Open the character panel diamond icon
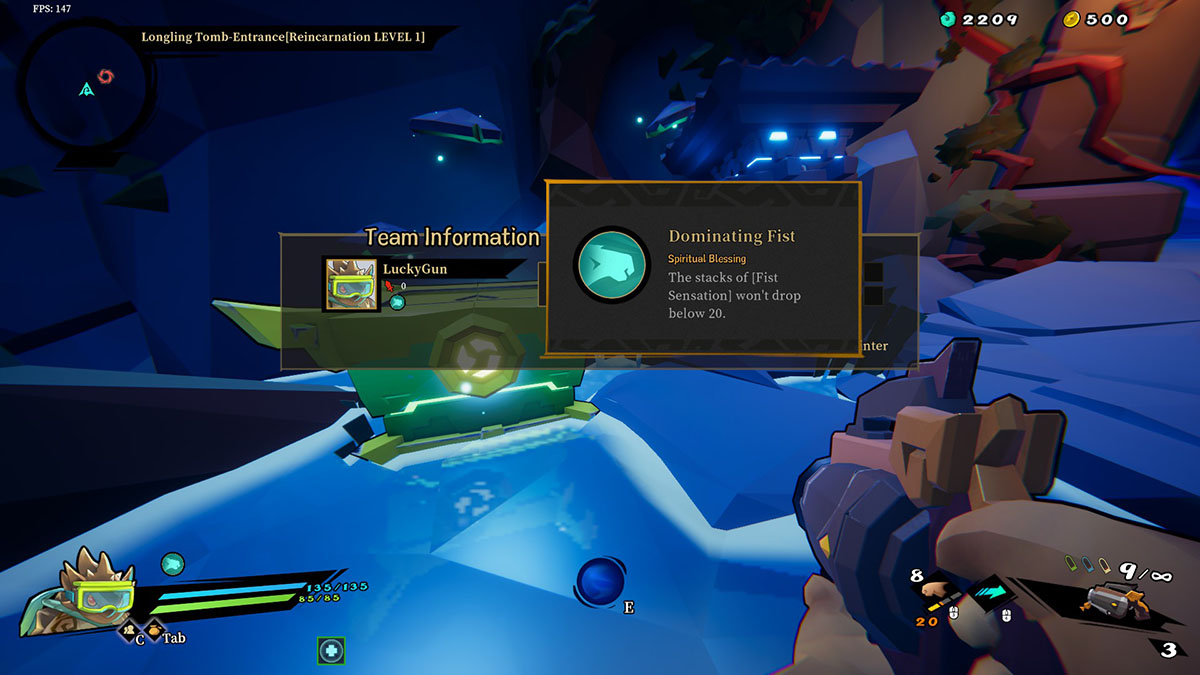This screenshot has height=675, width=1200. pos(129,631)
